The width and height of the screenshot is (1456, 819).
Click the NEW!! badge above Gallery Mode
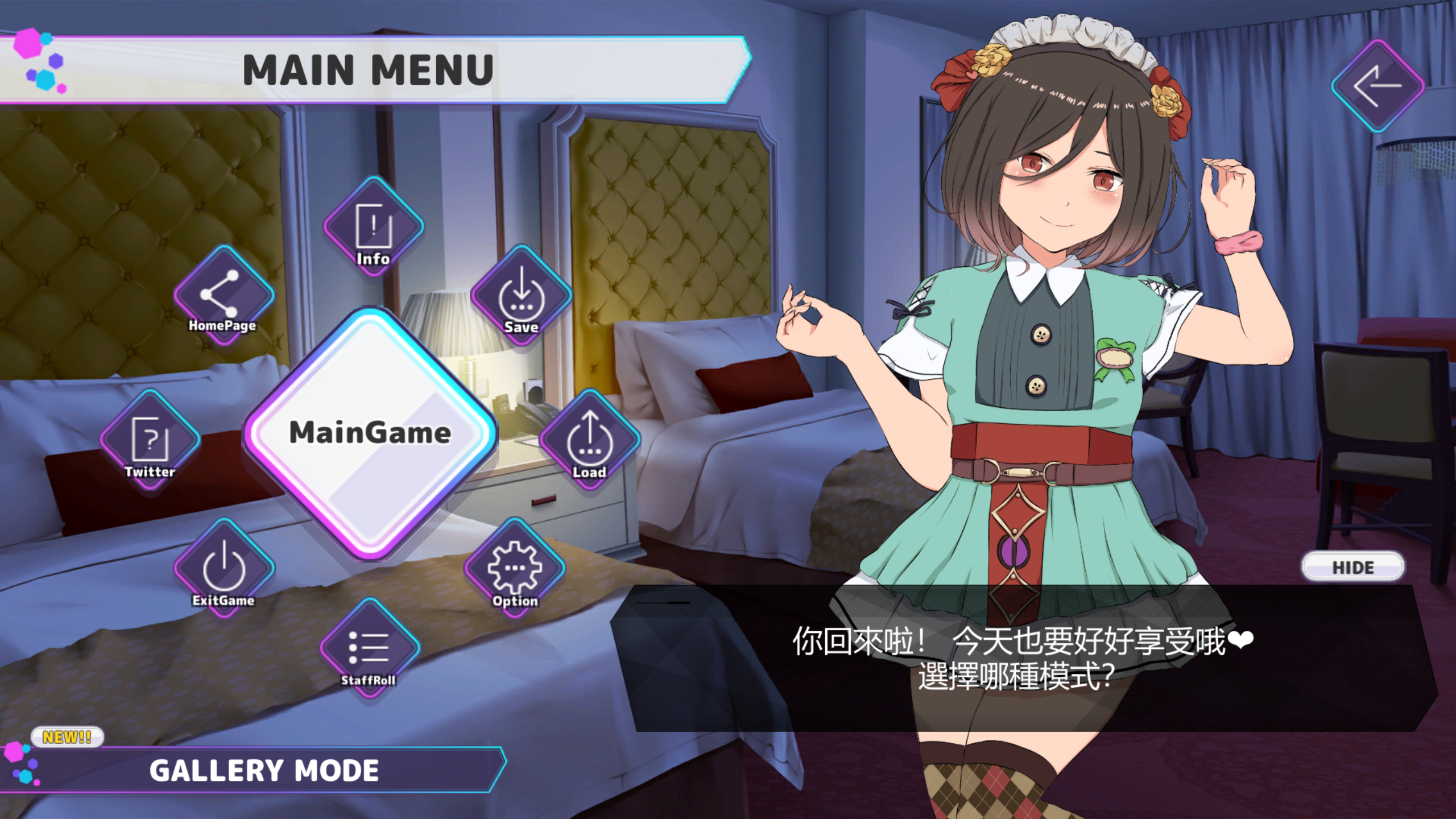point(68,735)
